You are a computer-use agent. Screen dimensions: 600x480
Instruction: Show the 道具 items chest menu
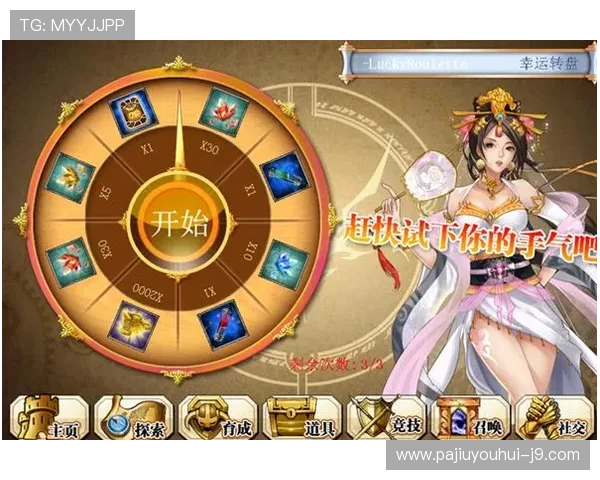[x=302, y=418]
